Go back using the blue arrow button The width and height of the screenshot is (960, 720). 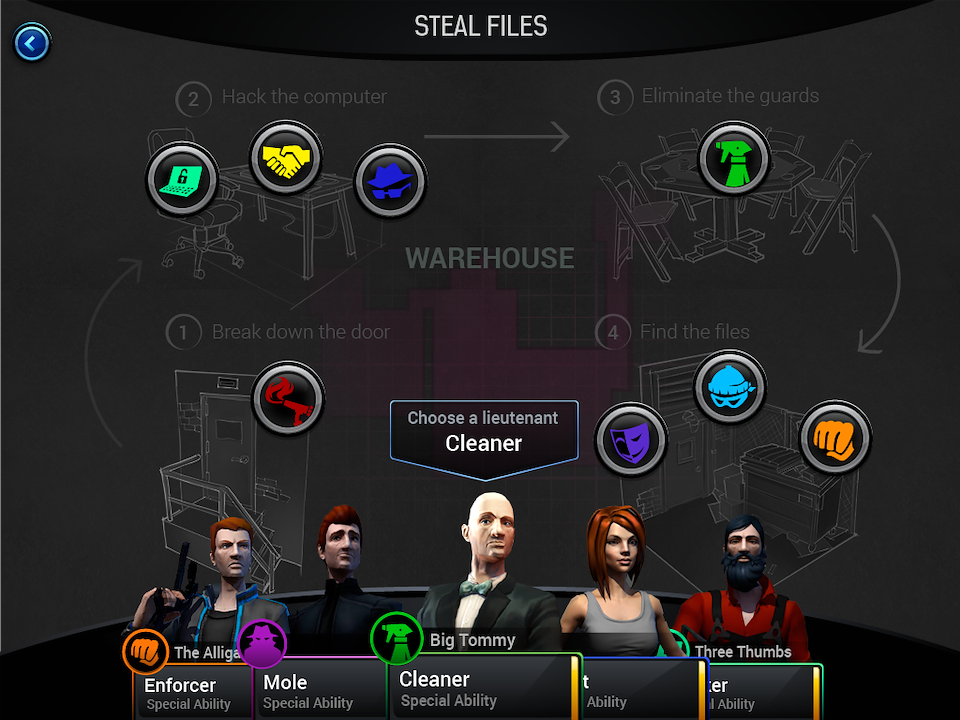coord(32,43)
